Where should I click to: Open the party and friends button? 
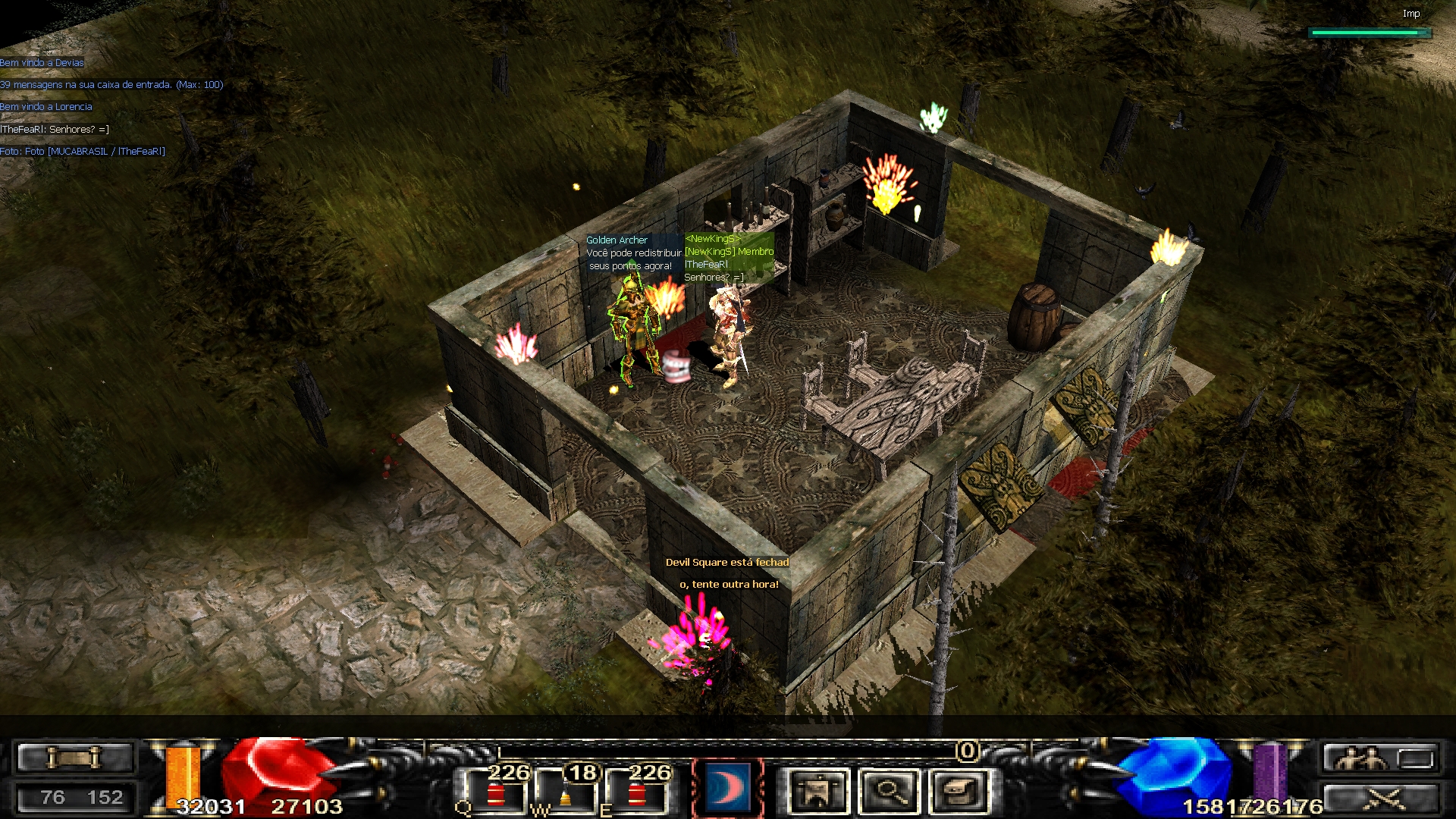[1380, 758]
